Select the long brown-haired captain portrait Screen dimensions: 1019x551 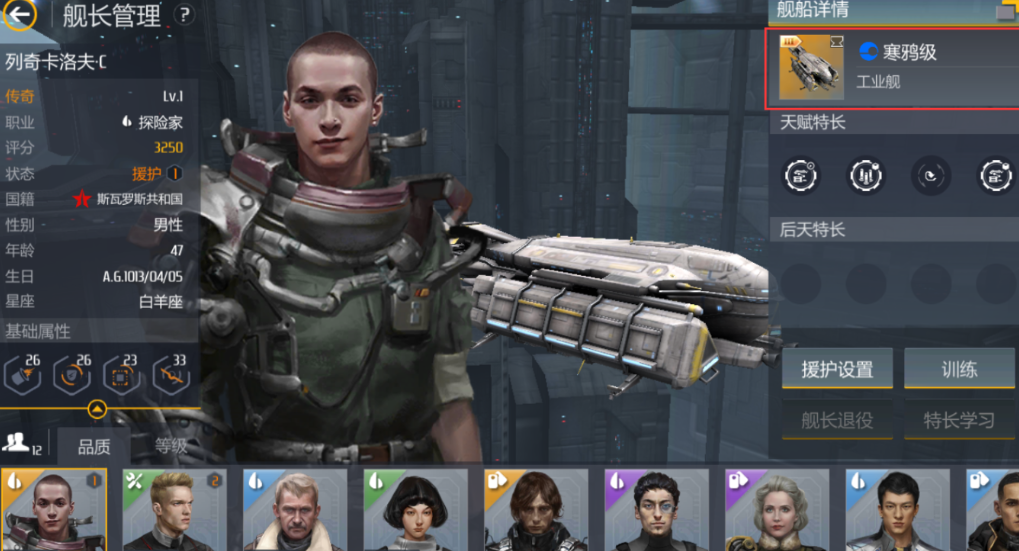[x=536, y=510]
